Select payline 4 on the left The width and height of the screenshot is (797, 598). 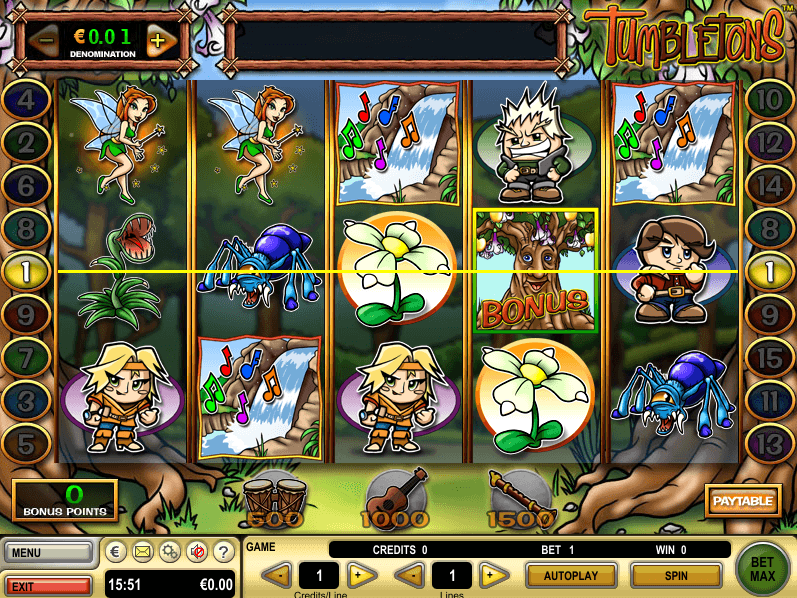[28, 100]
